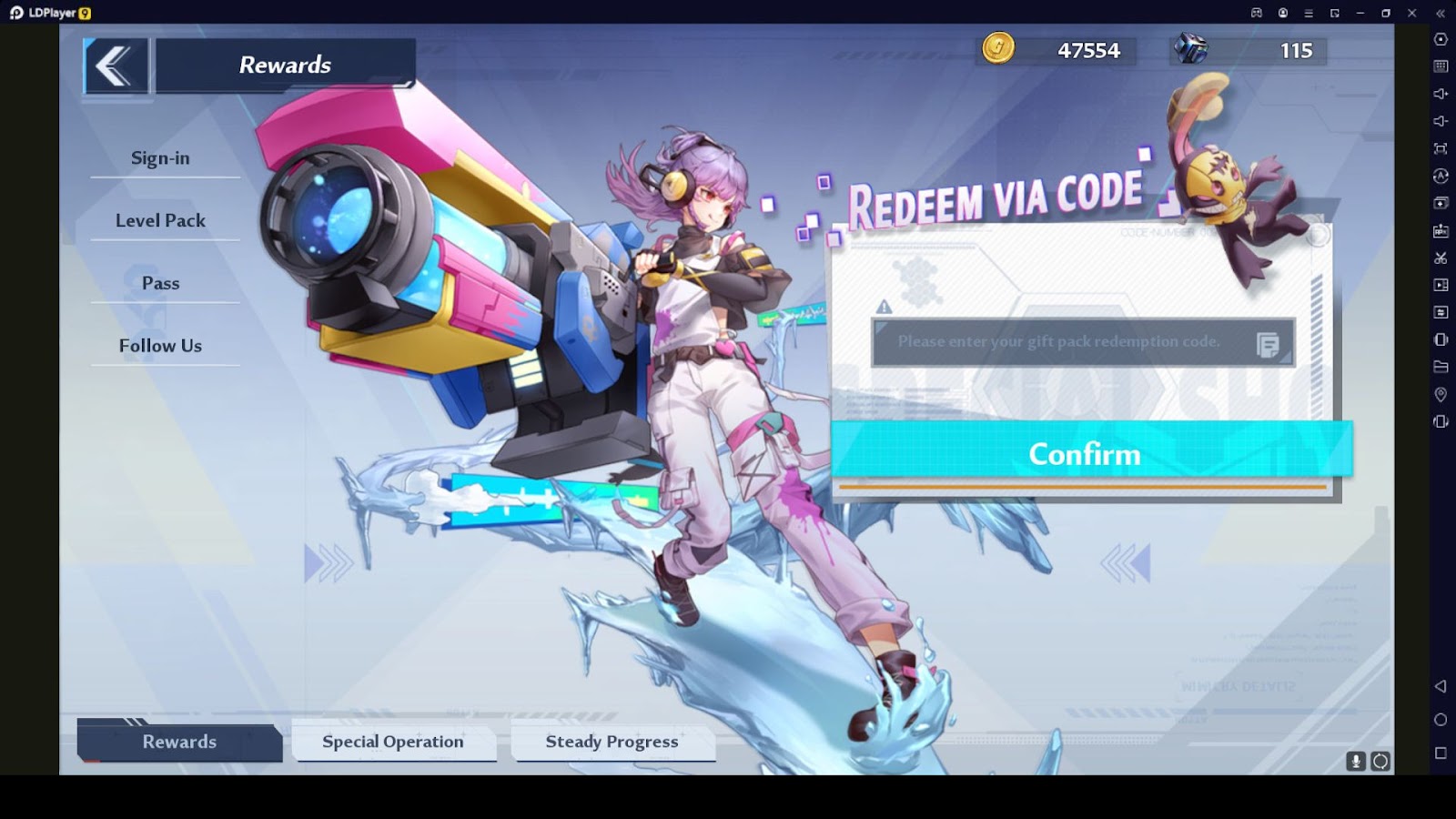Tap the gold coin currency icon

pyautogui.click(x=998, y=48)
